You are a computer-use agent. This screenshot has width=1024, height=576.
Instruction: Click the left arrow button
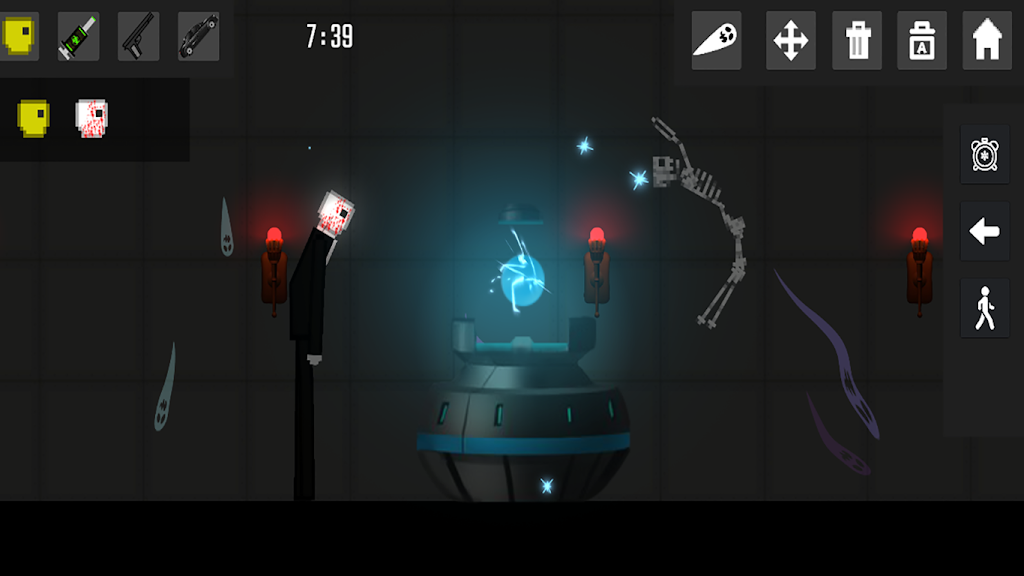coord(985,232)
